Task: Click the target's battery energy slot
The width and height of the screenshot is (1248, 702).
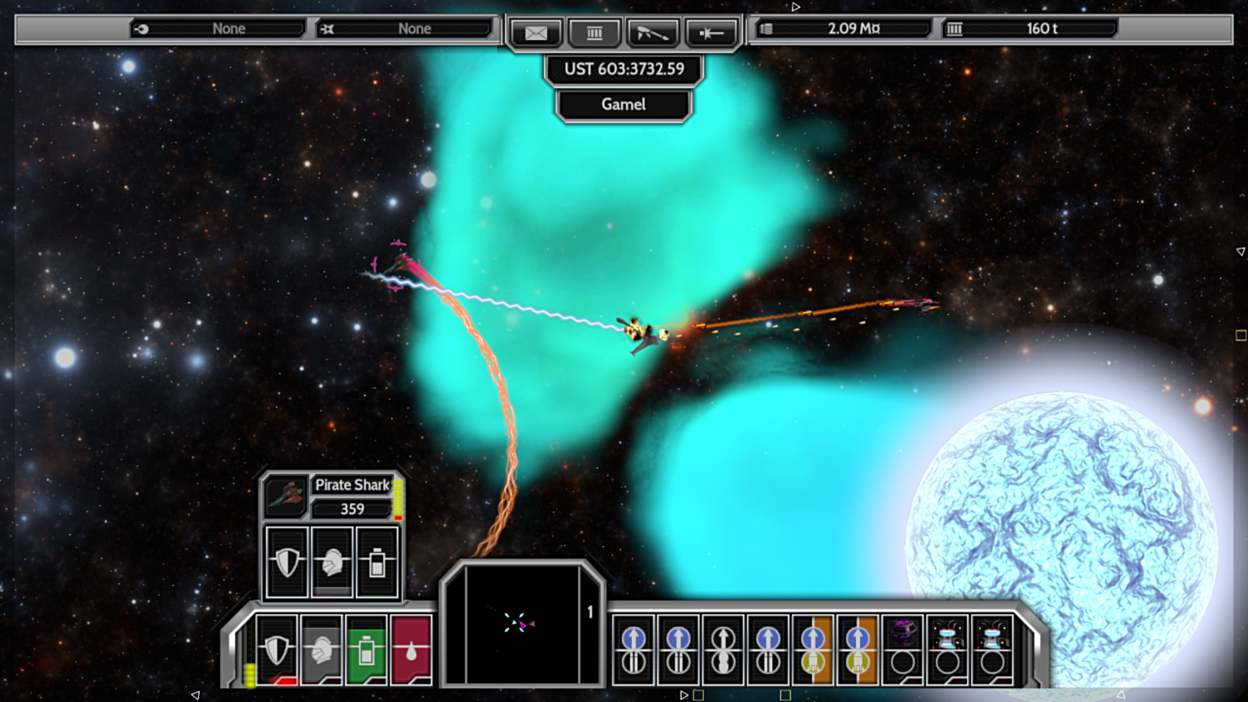Action: pos(377,562)
